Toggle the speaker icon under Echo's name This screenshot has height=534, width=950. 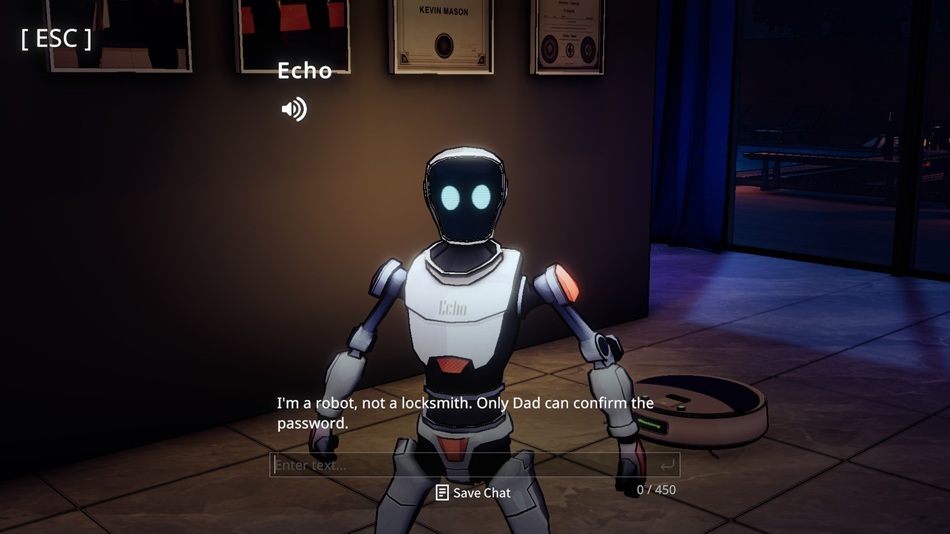tap(294, 109)
